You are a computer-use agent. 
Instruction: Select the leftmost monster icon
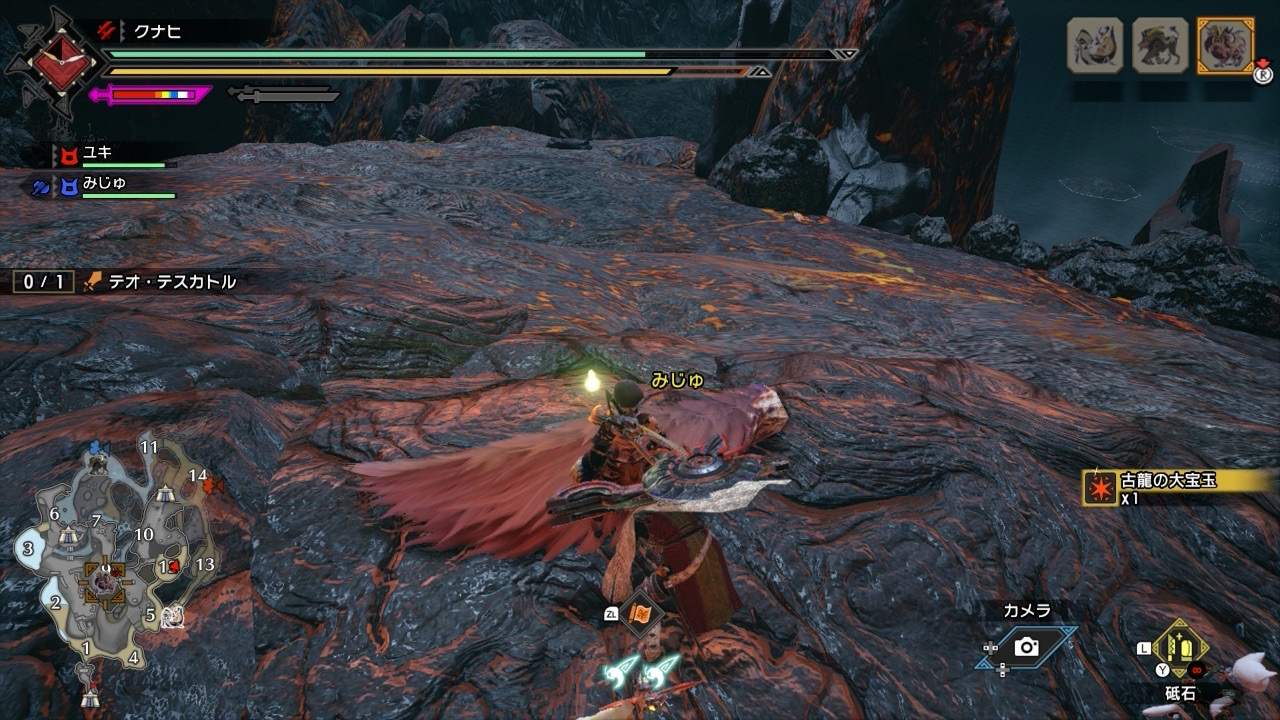[x=1095, y=45]
